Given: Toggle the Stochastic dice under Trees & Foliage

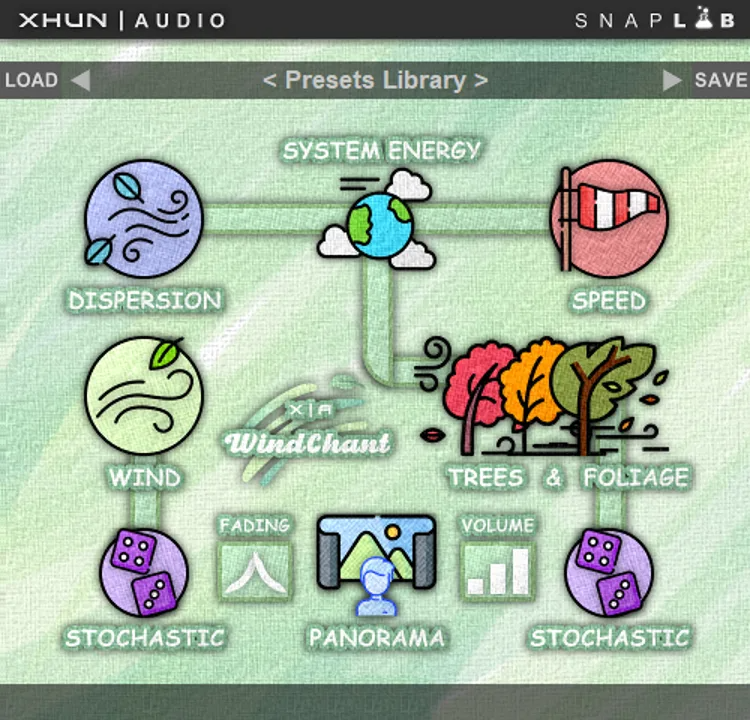Looking at the screenshot, I should tap(609, 573).
